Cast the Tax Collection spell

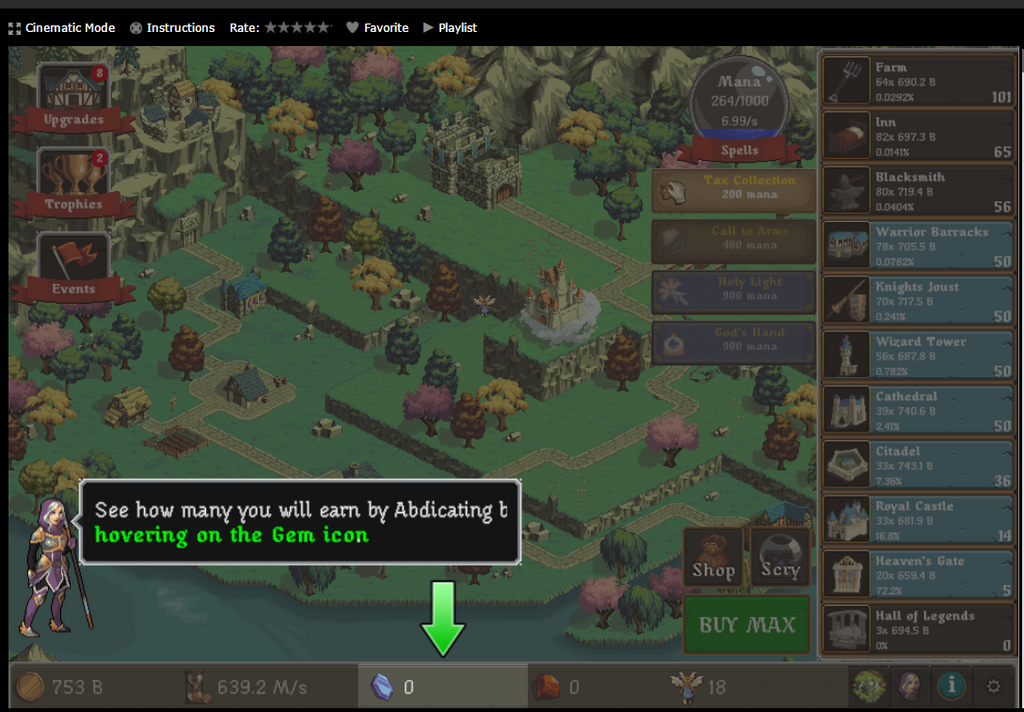734,188
